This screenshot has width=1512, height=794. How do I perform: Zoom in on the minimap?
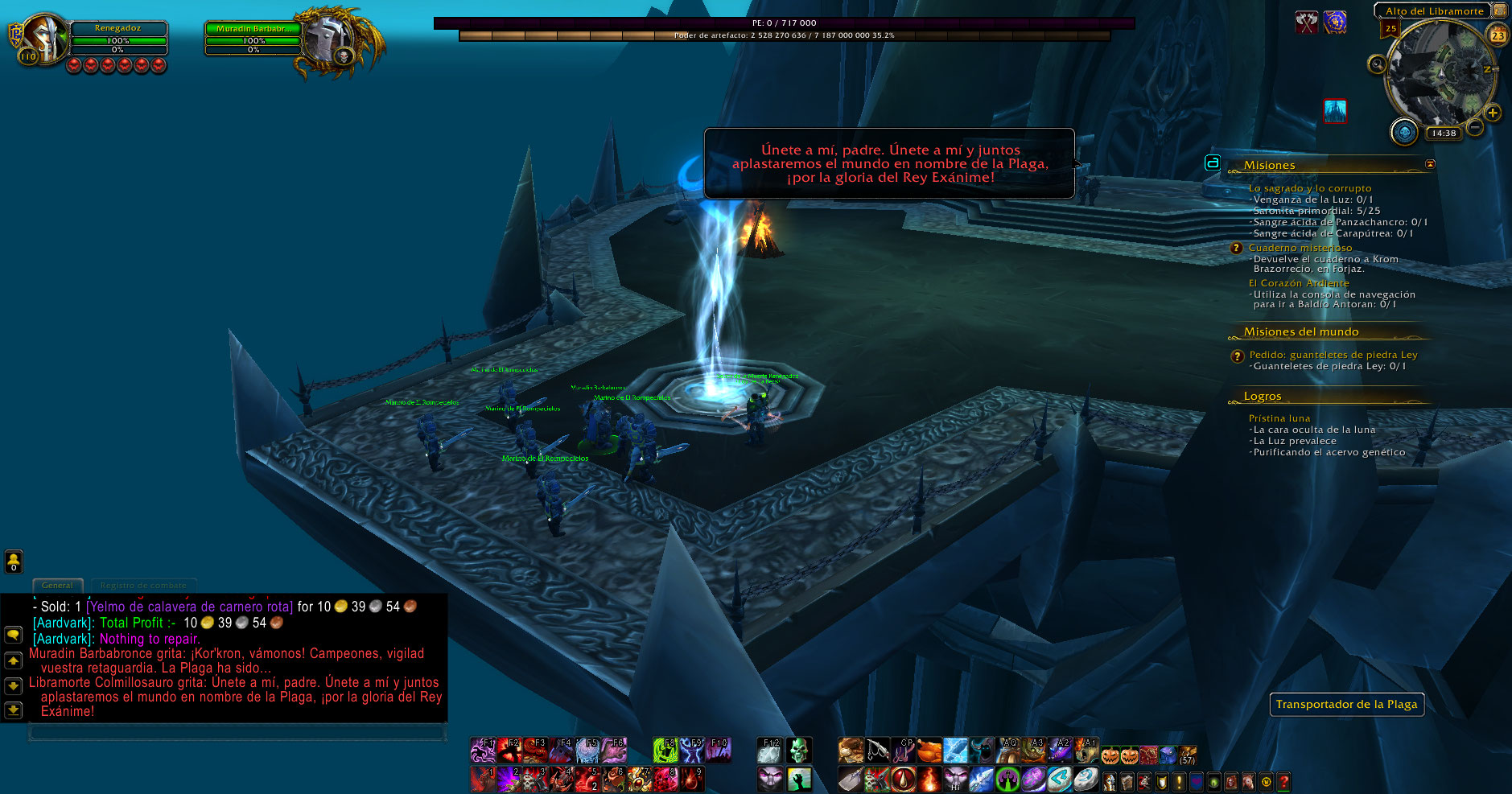point(1493,113)
